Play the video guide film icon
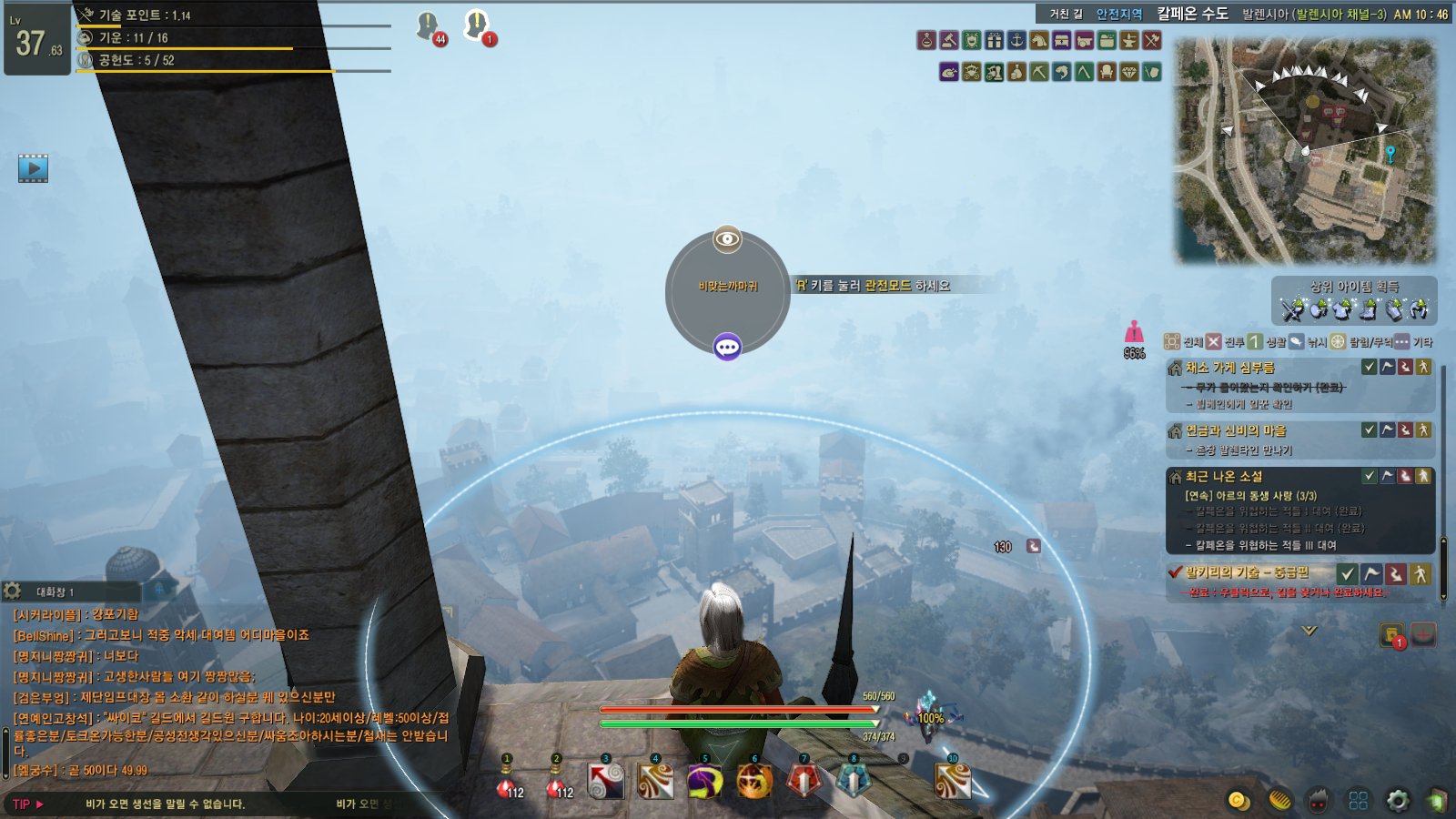The width and height of the screenshot is (1456, 819). [33, 168]
